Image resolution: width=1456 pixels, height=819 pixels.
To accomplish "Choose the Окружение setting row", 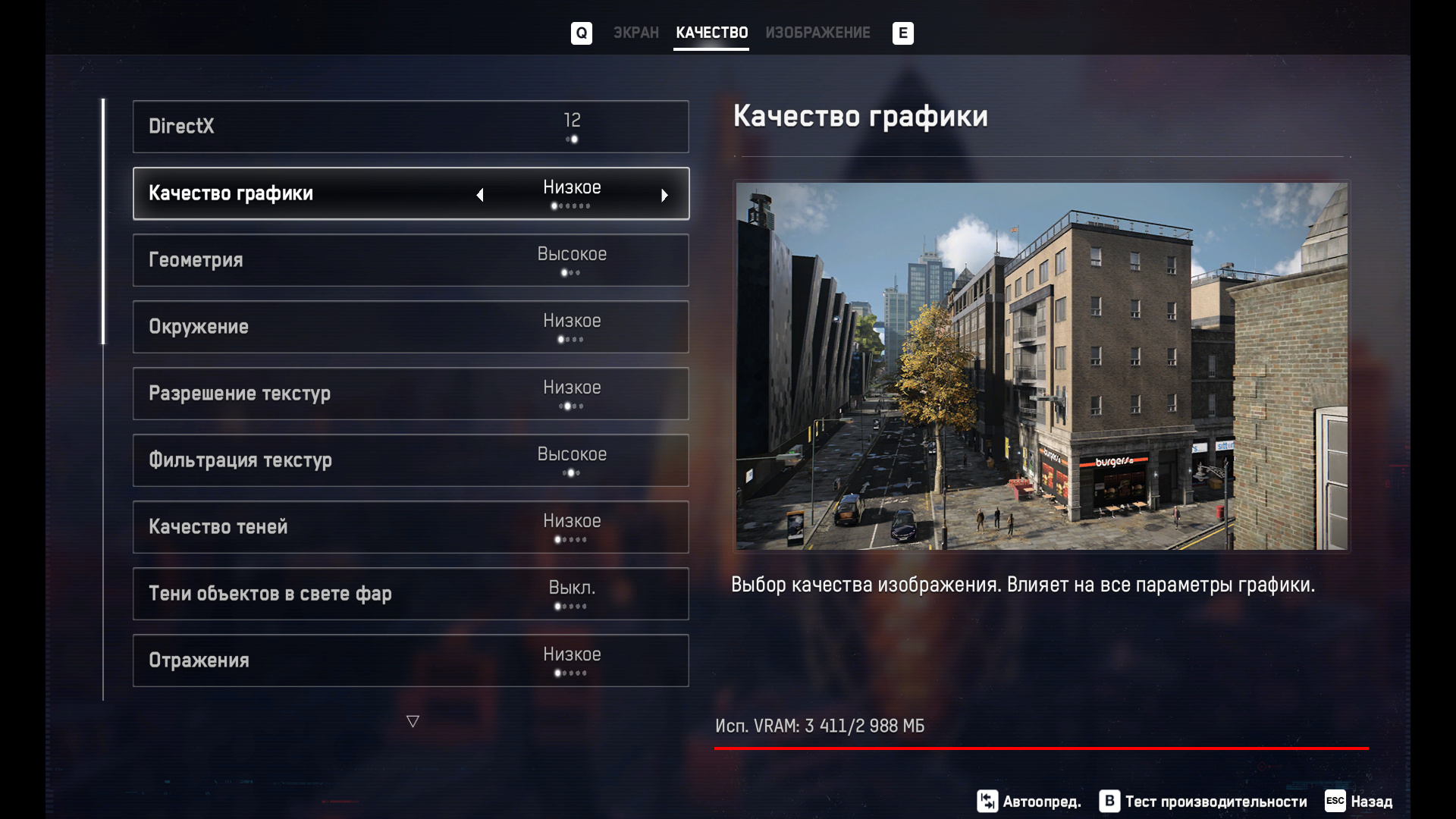I will pos(410,327).
